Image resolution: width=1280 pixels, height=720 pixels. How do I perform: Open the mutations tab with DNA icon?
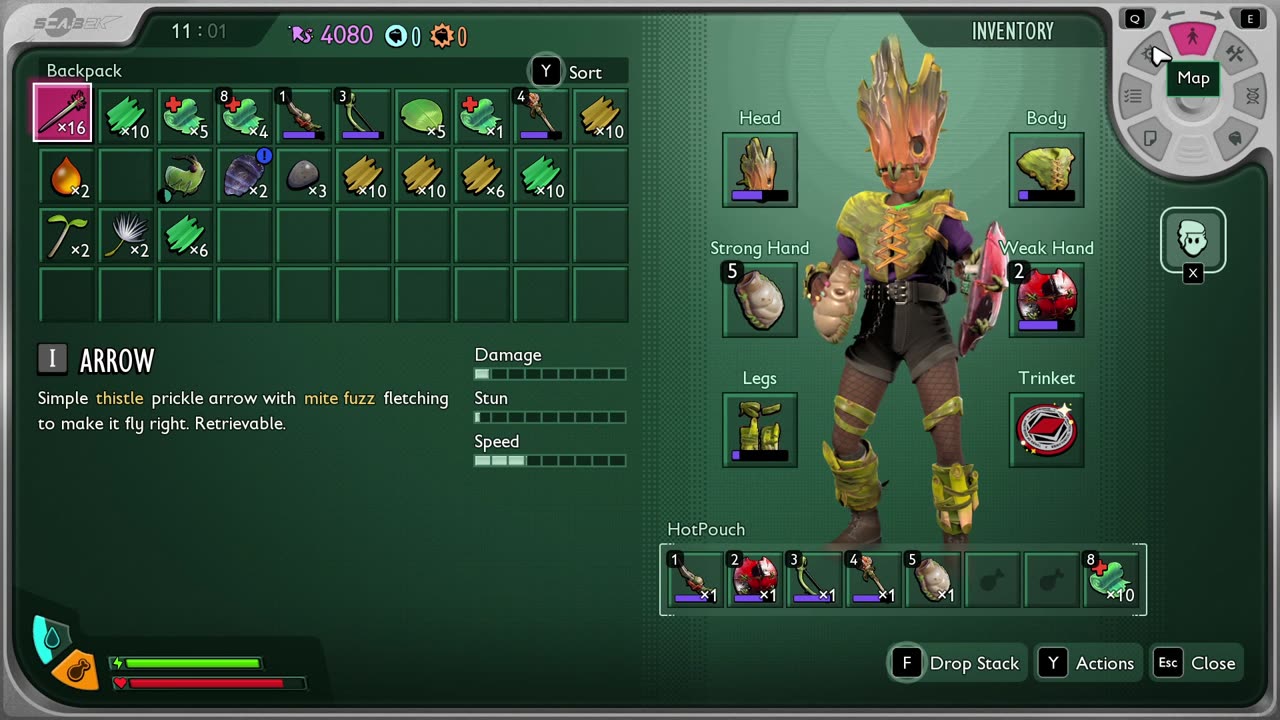1252,96
